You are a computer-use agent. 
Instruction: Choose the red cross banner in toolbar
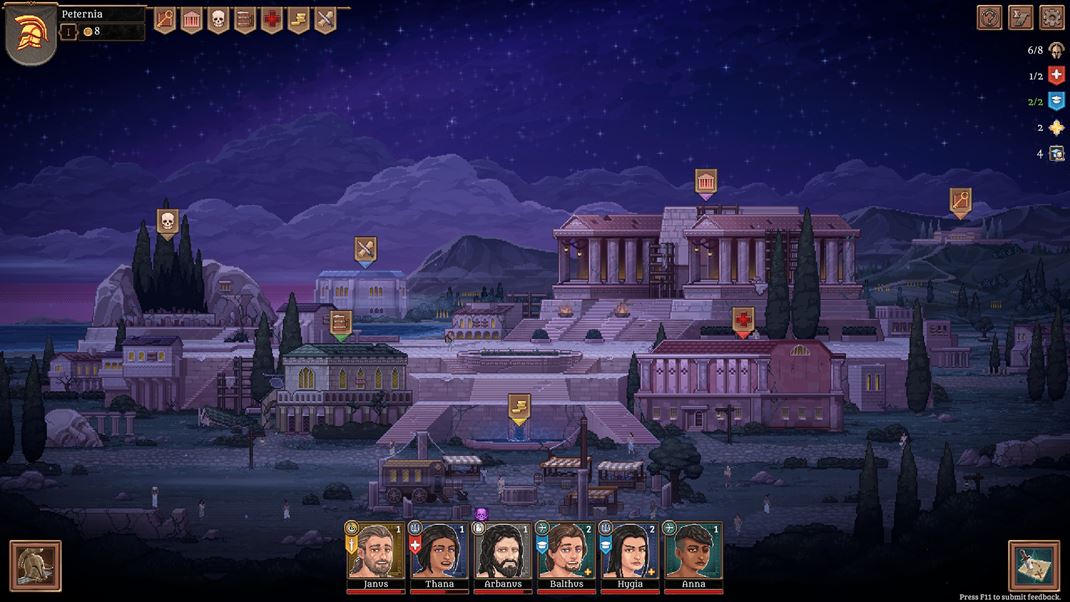272,19
